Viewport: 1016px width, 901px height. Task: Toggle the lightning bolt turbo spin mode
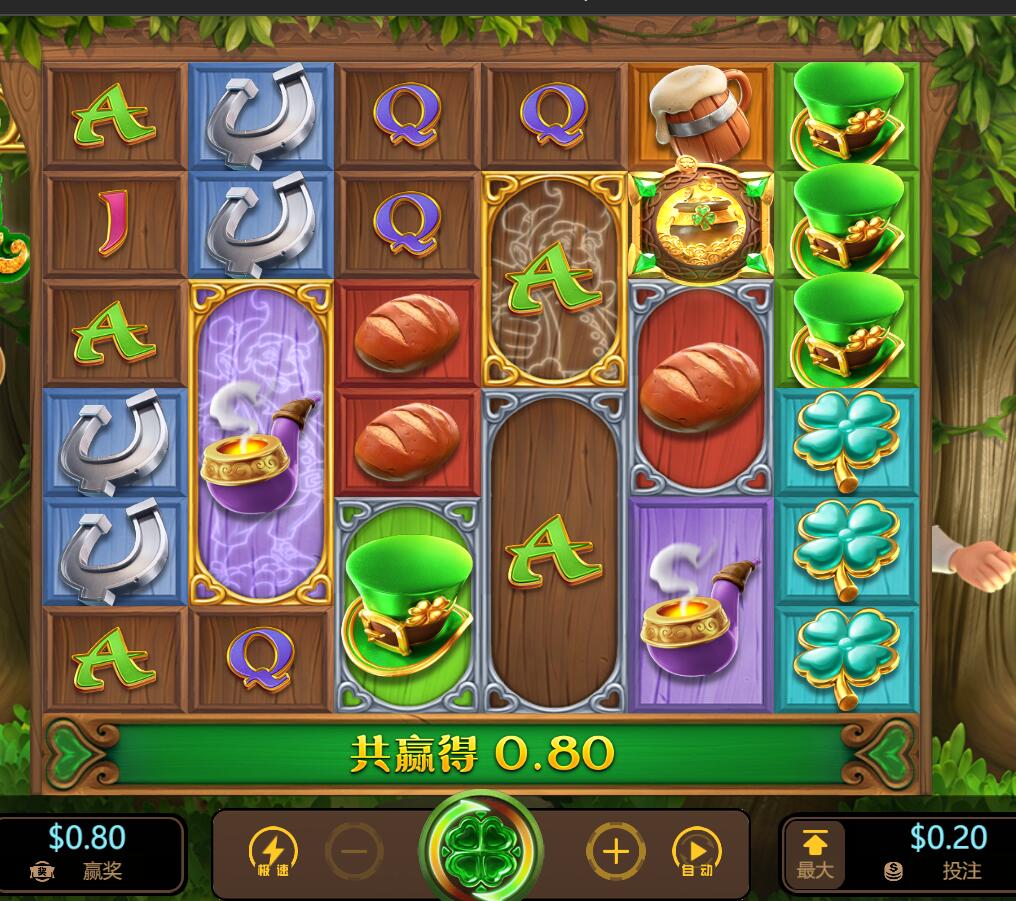click(x=272, y=852)
